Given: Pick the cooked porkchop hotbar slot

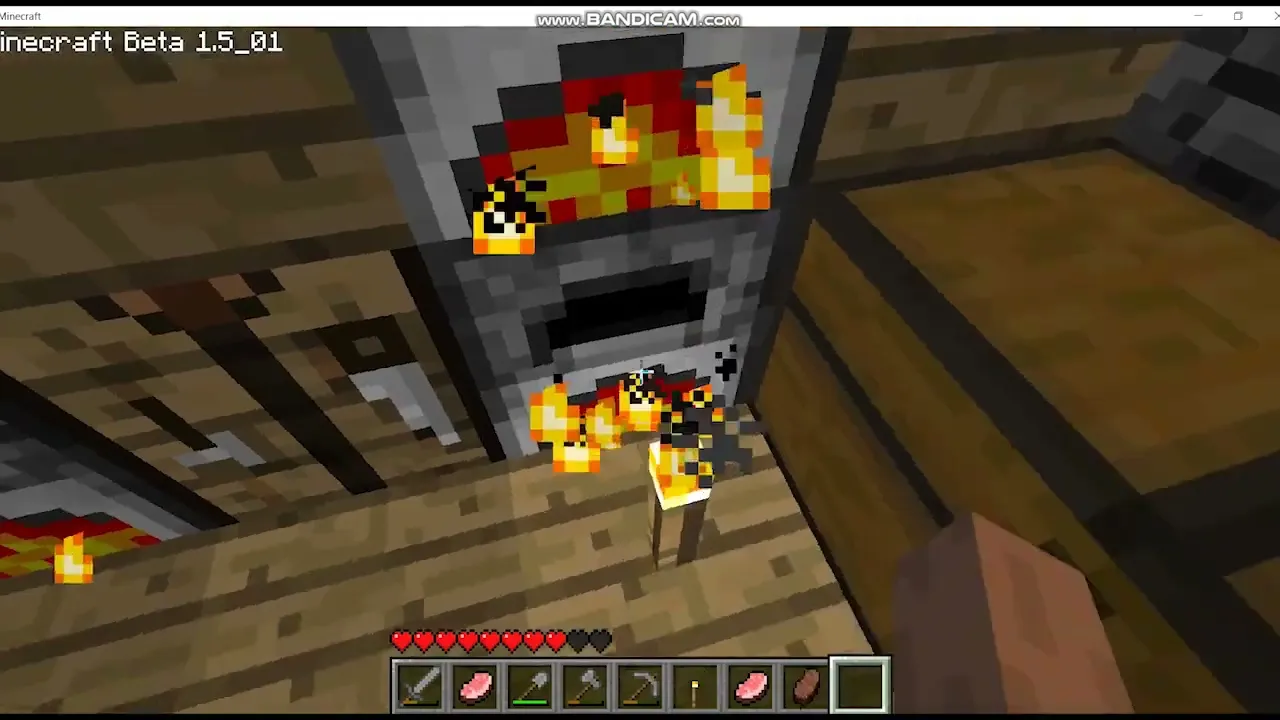Looking at the screenshot, I should tap(805, 686).
